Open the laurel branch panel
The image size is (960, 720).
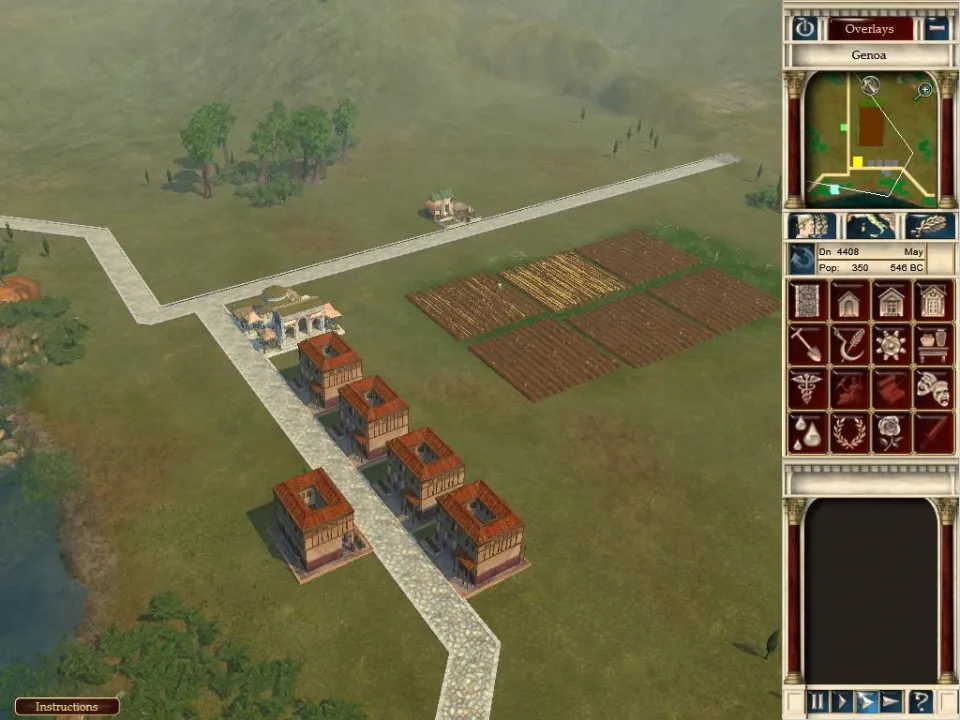point(930,226)
